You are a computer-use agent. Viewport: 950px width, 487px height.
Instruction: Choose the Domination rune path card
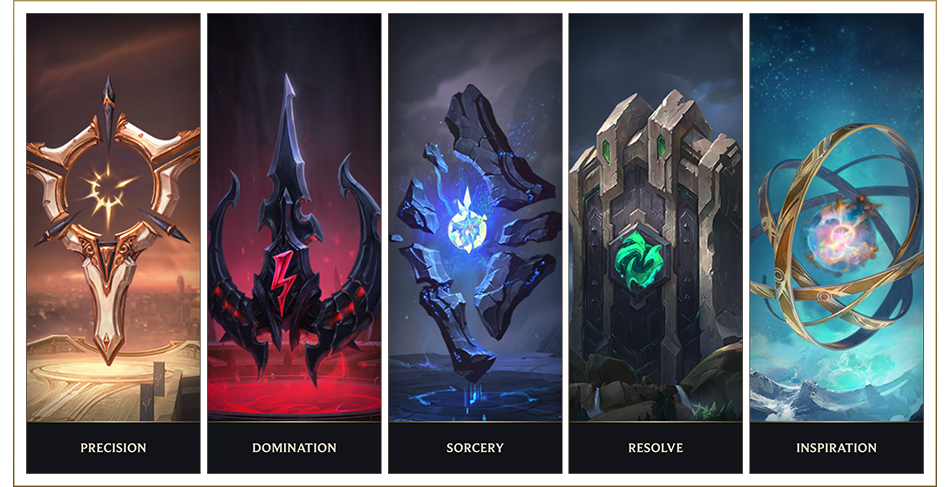(294, 240)
